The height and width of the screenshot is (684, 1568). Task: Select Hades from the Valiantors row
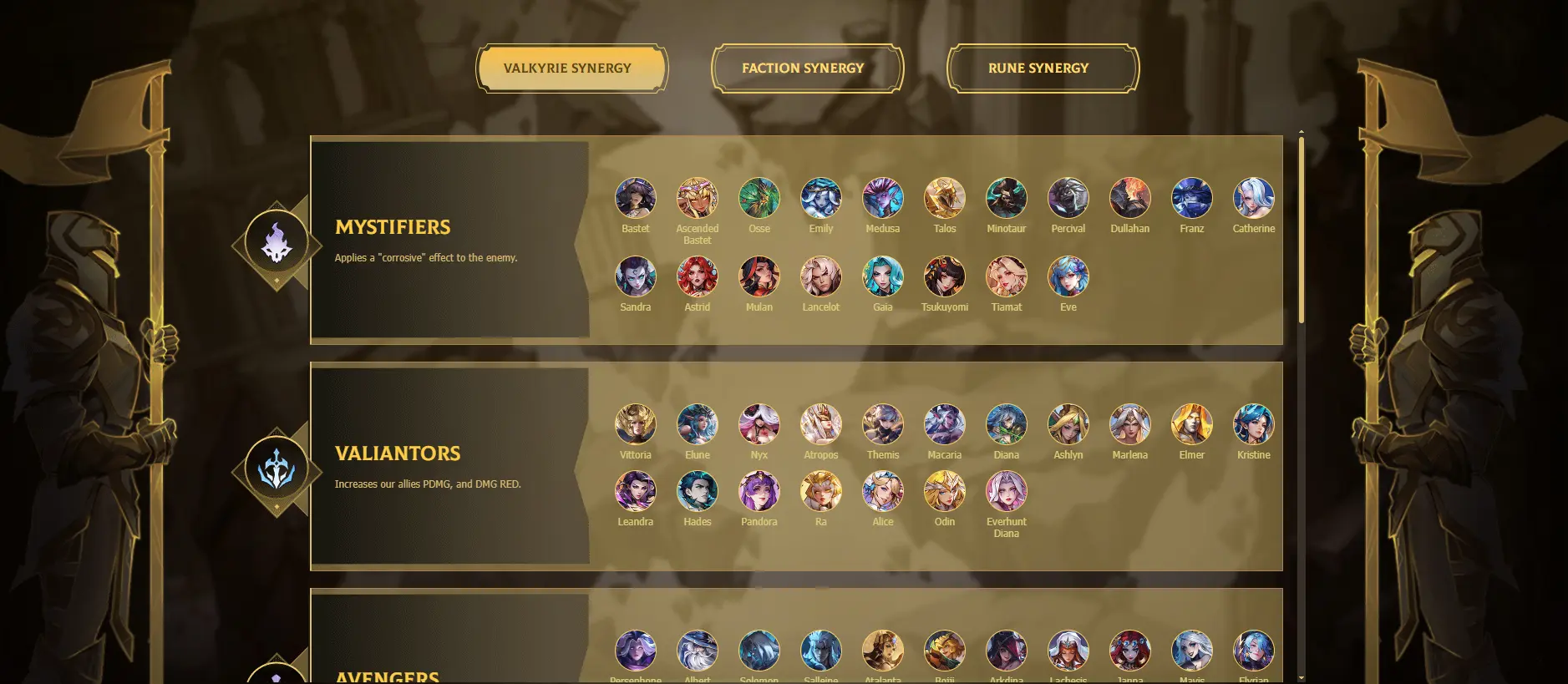[x=698, y=492]
